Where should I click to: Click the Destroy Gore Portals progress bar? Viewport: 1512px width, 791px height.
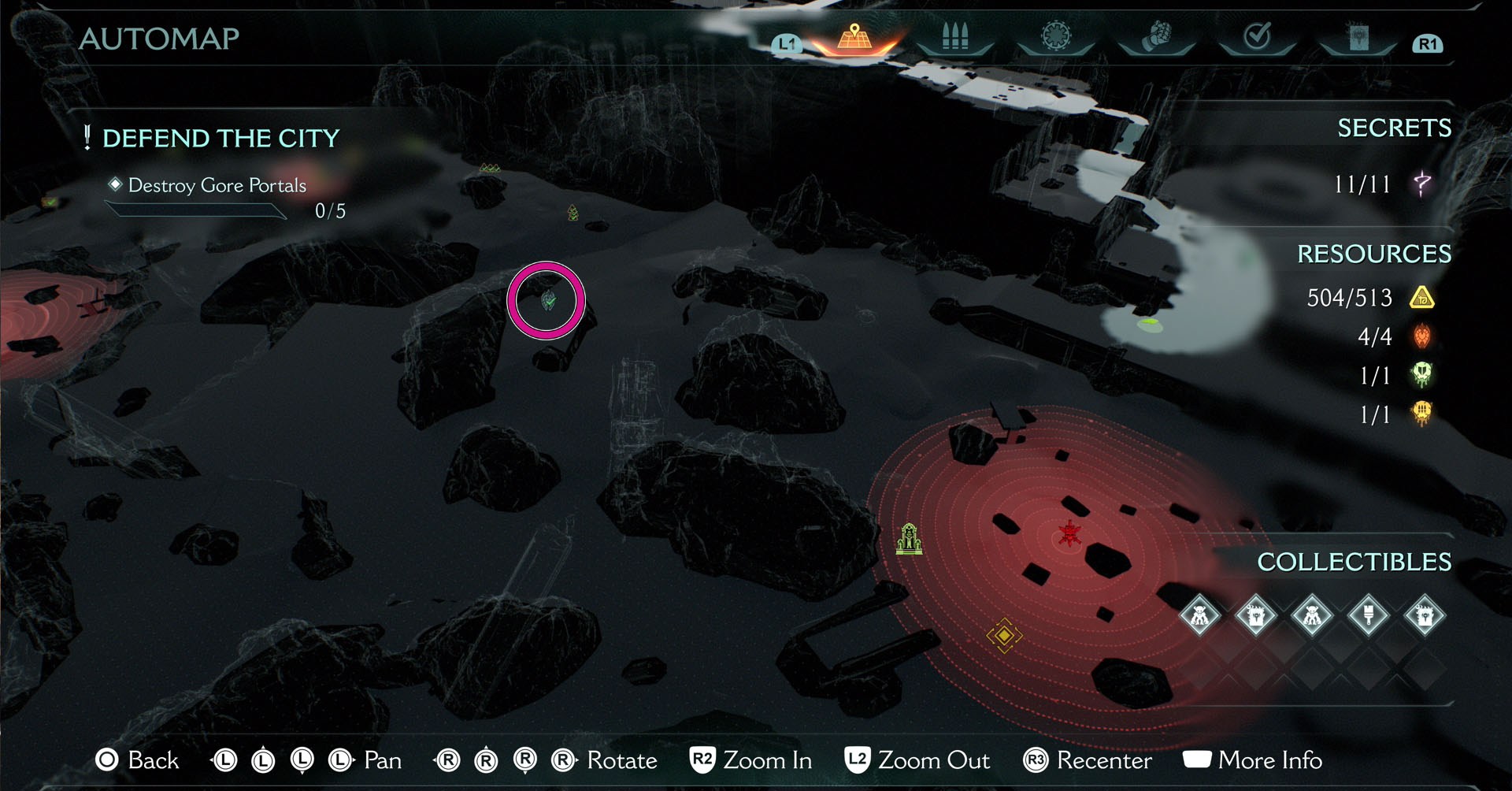[x=197, y=209]
